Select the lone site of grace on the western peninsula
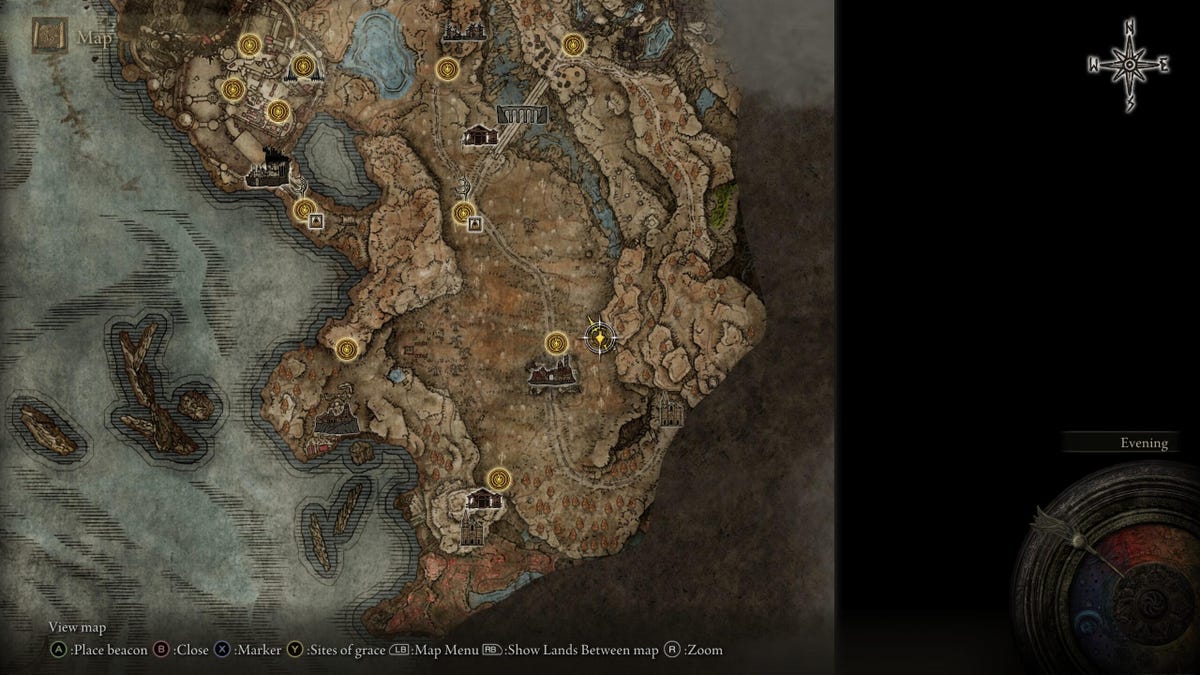This screenshot has height=675, width=1200. click(347, 348)
